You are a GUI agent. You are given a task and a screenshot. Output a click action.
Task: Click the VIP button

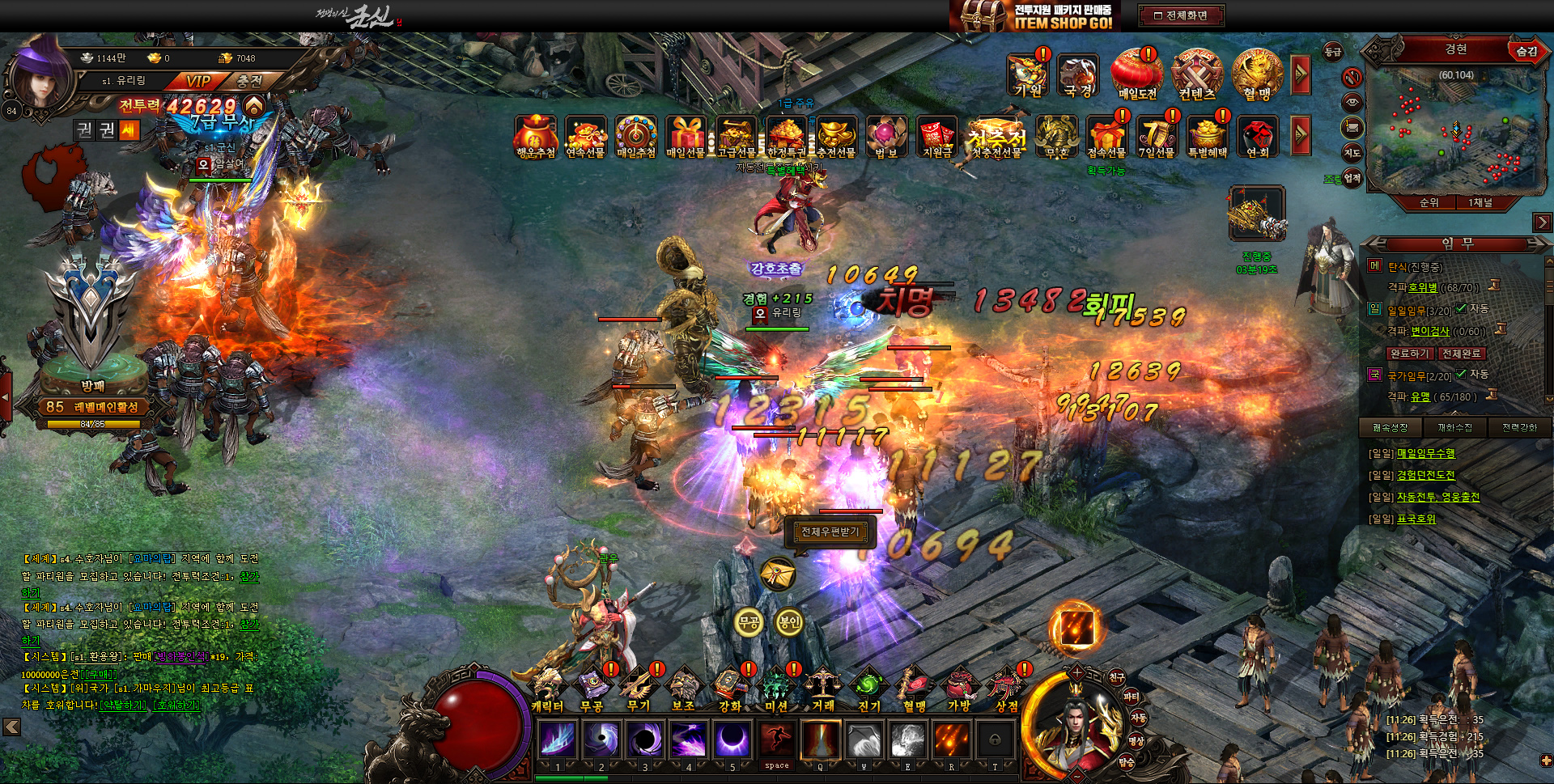(x=197, y=81)
